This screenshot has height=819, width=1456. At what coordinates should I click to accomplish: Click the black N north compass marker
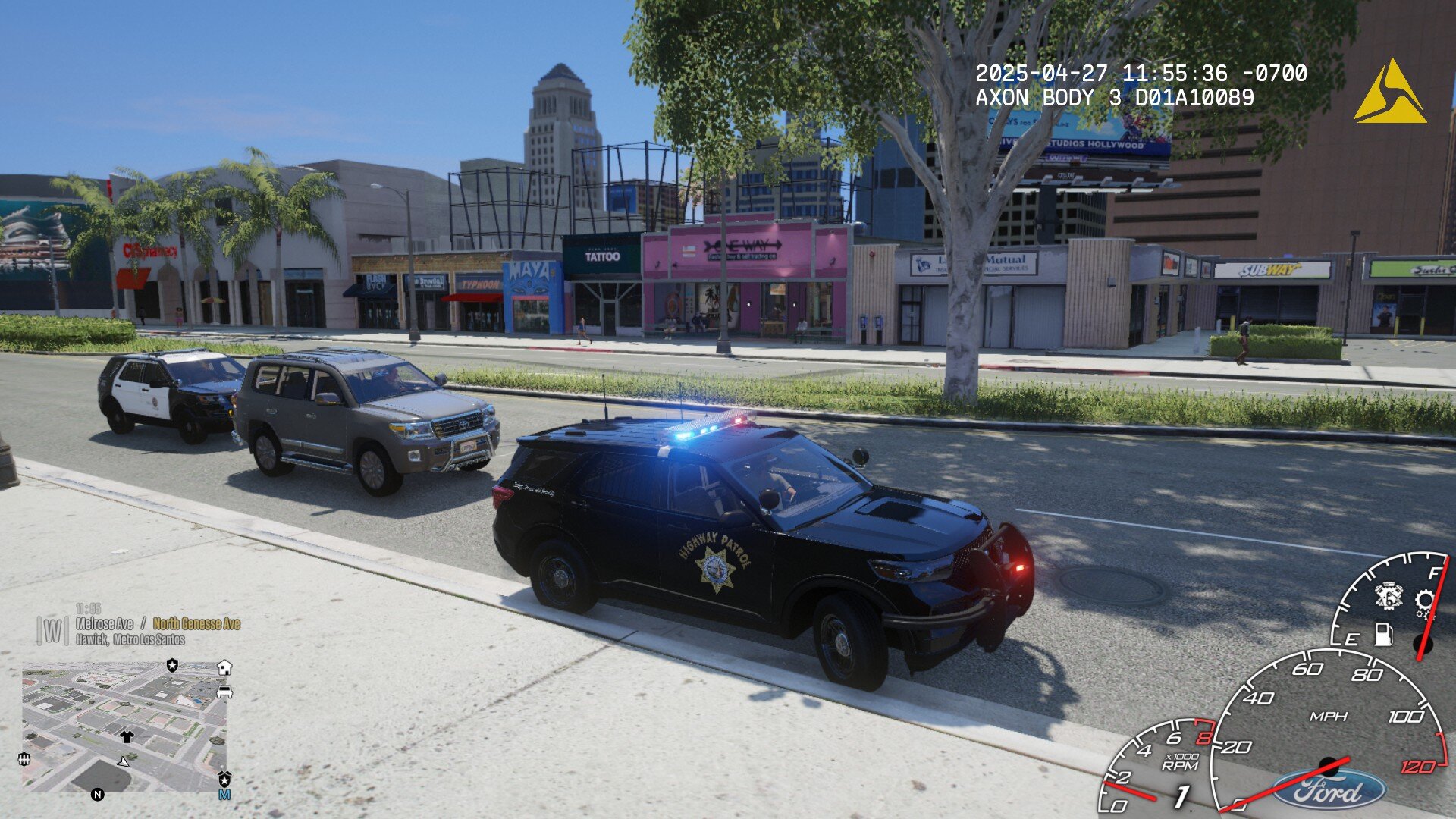tap(97, 795)
